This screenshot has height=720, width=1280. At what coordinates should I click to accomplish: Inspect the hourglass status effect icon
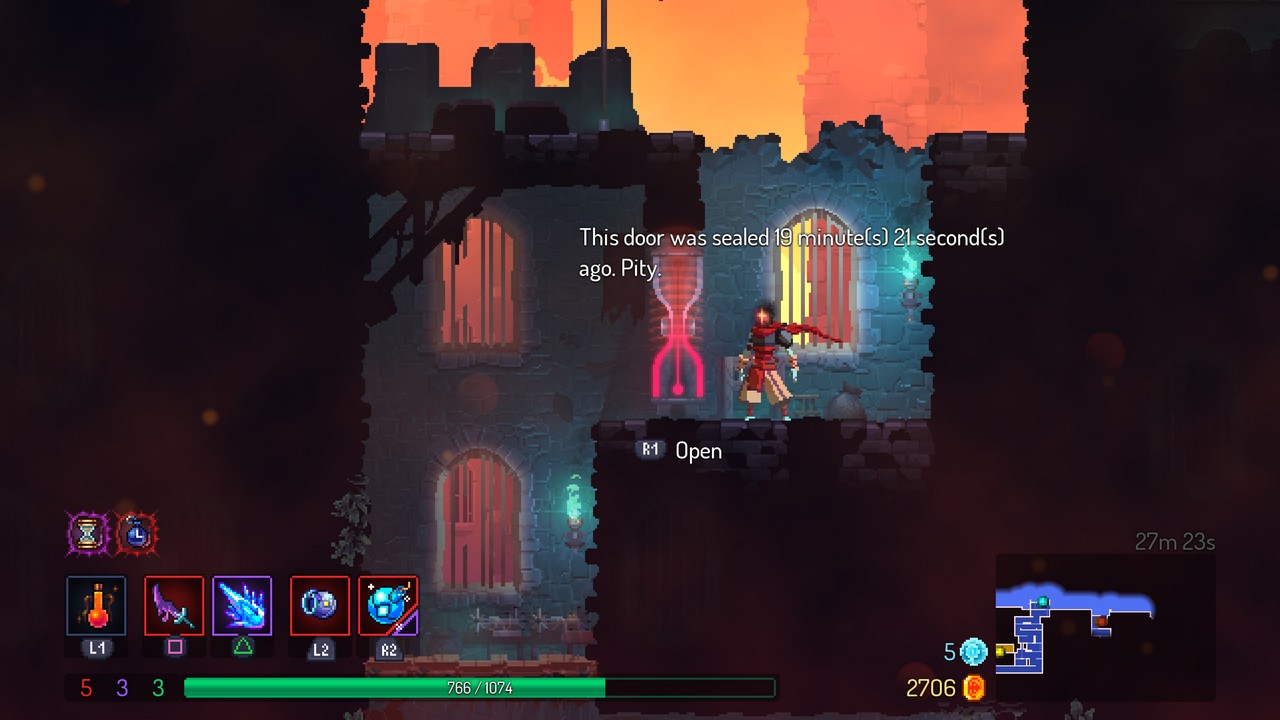(88, 533)
